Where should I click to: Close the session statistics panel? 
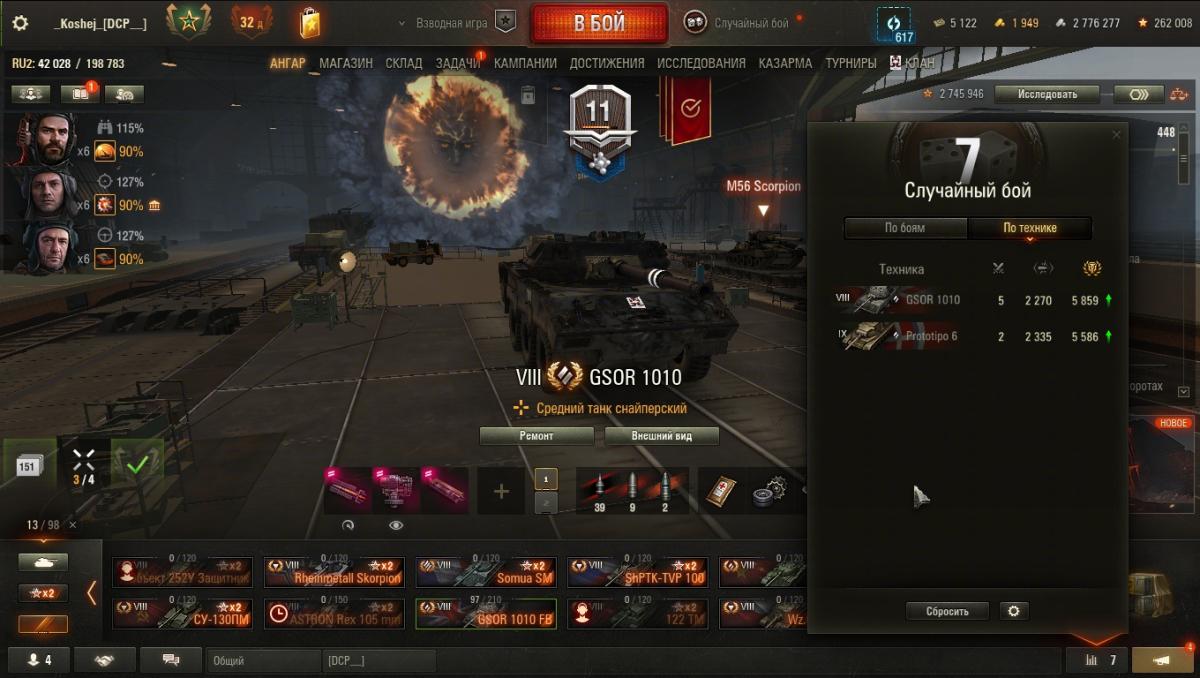[1116, 135]
